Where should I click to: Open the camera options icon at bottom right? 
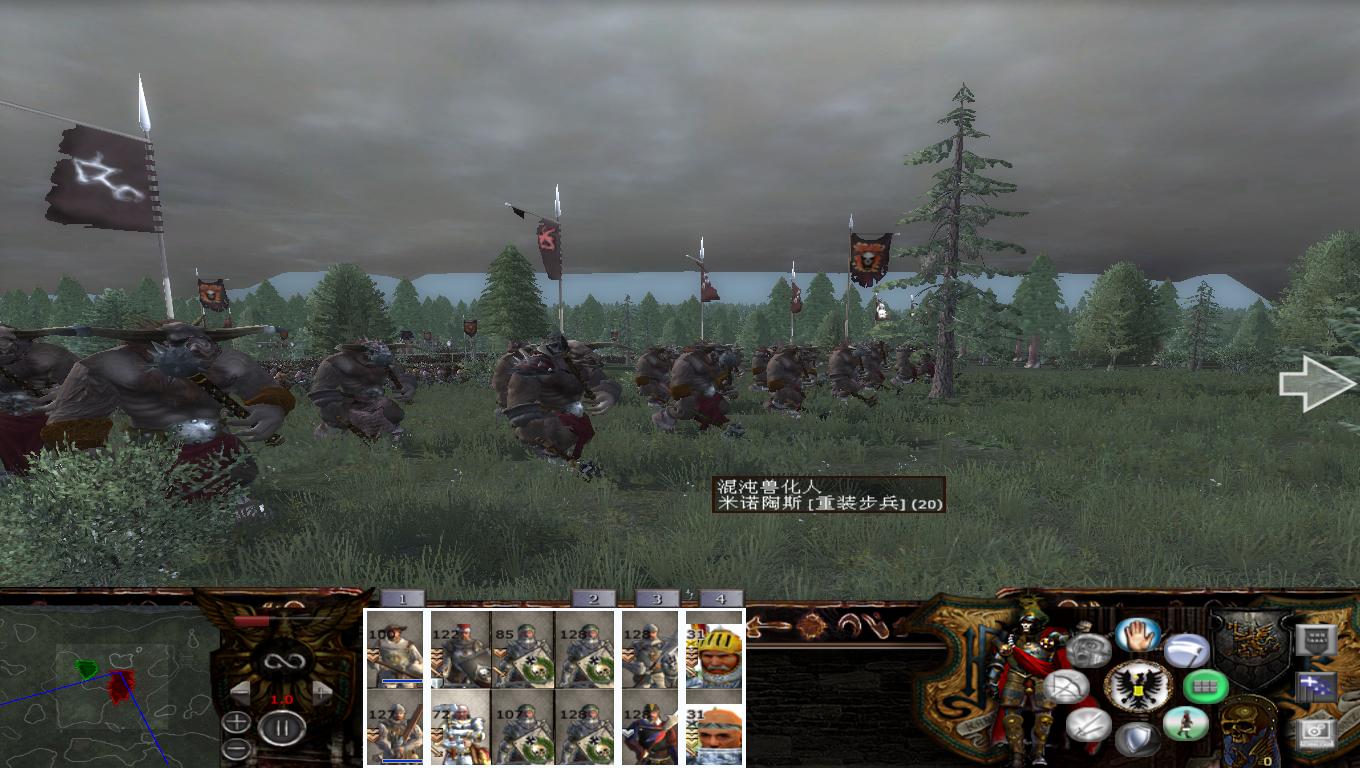tap(1317, 734)
